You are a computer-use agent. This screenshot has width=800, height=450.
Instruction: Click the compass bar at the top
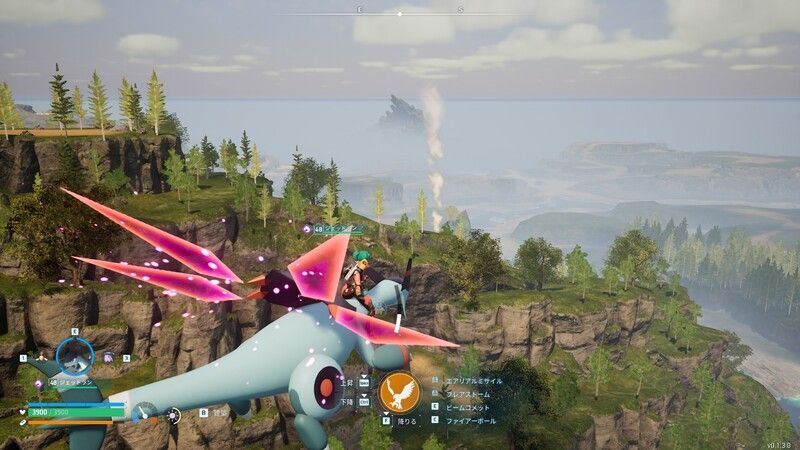click(400, 14)
